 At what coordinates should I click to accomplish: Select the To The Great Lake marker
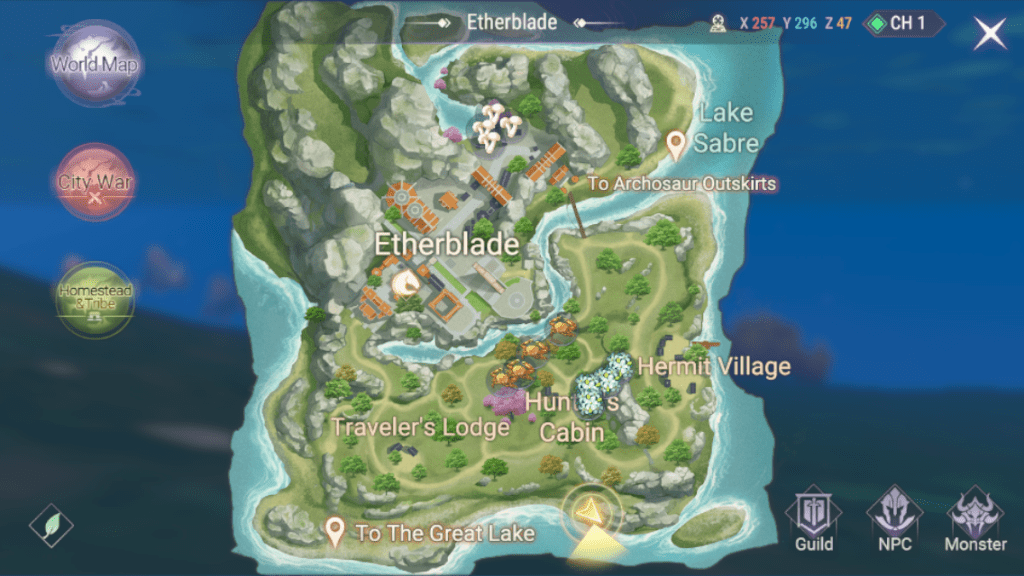coord(337,532)
